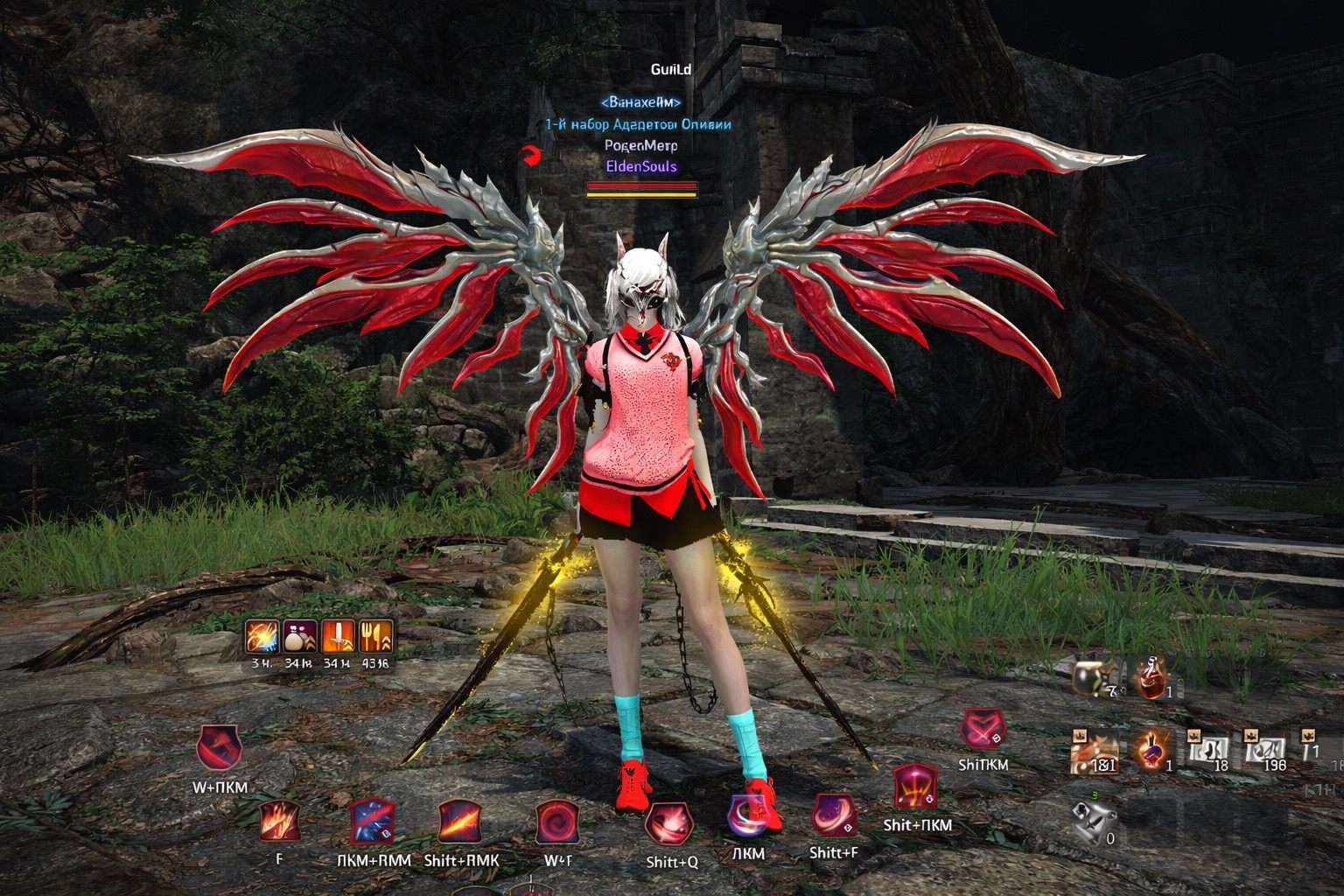The image size is (1344, 896).
Task: Select the white item slot showing 18
Action: pyautogui.click(x=1208, y=751)
